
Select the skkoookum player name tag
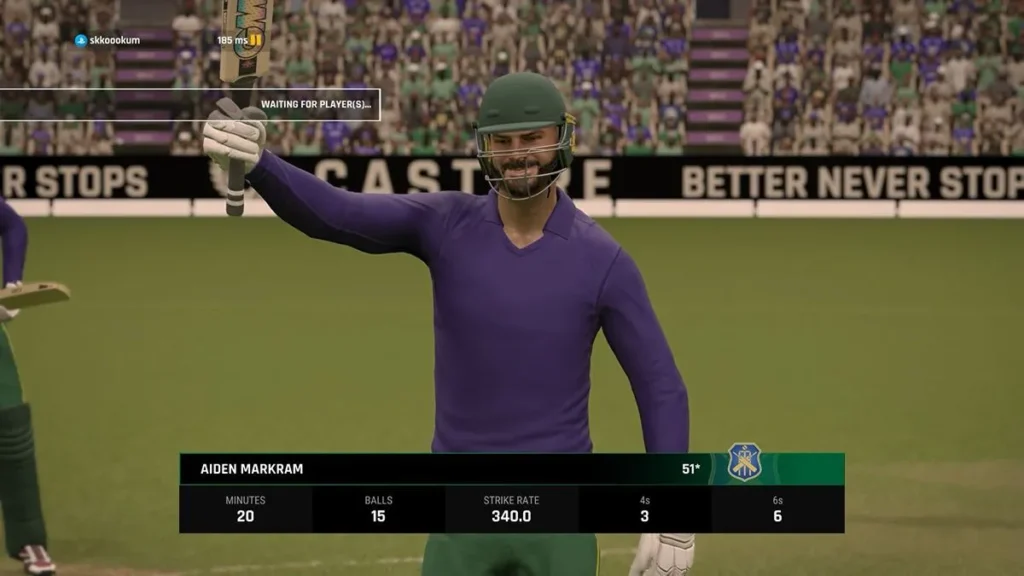pyautogui.click(x=112, y=40)
